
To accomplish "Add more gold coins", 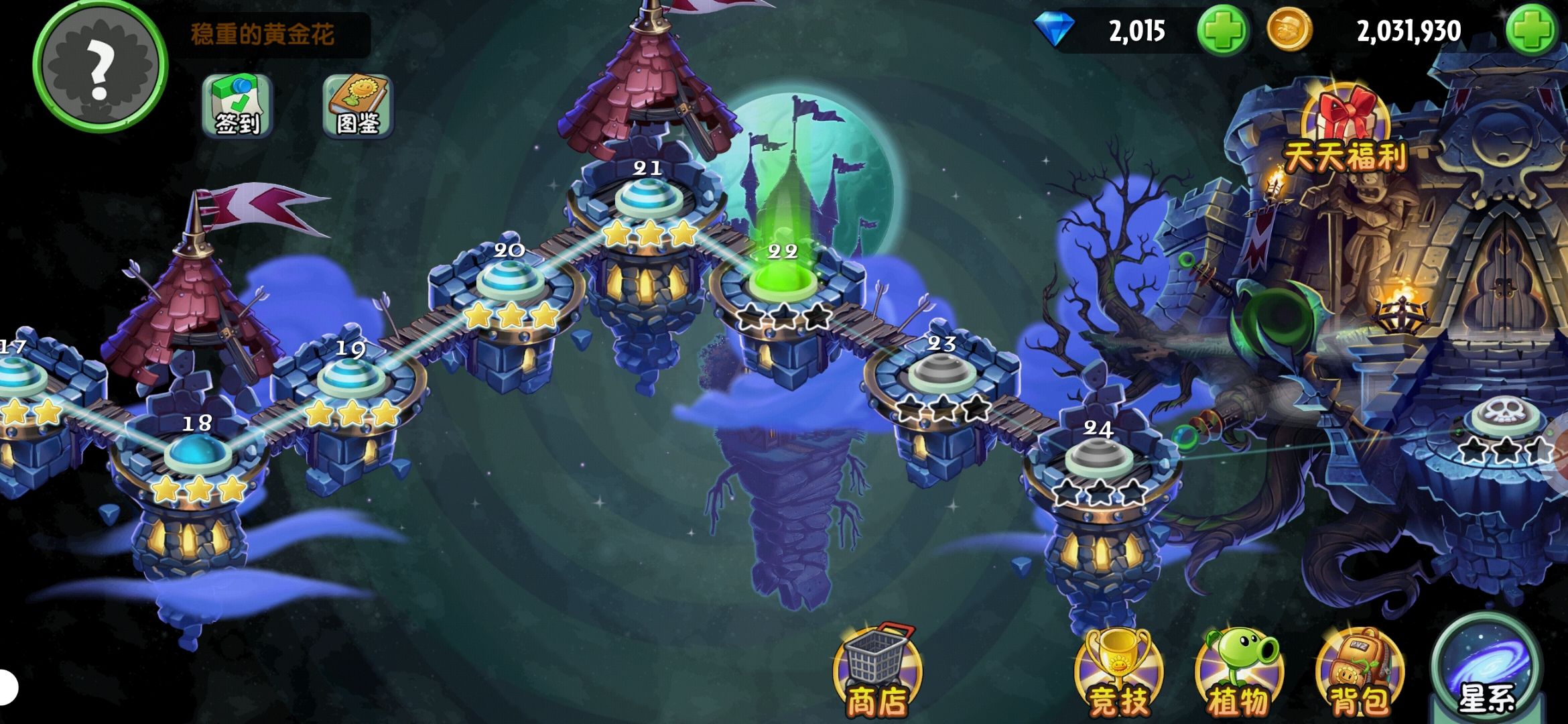I will 1531,31.
